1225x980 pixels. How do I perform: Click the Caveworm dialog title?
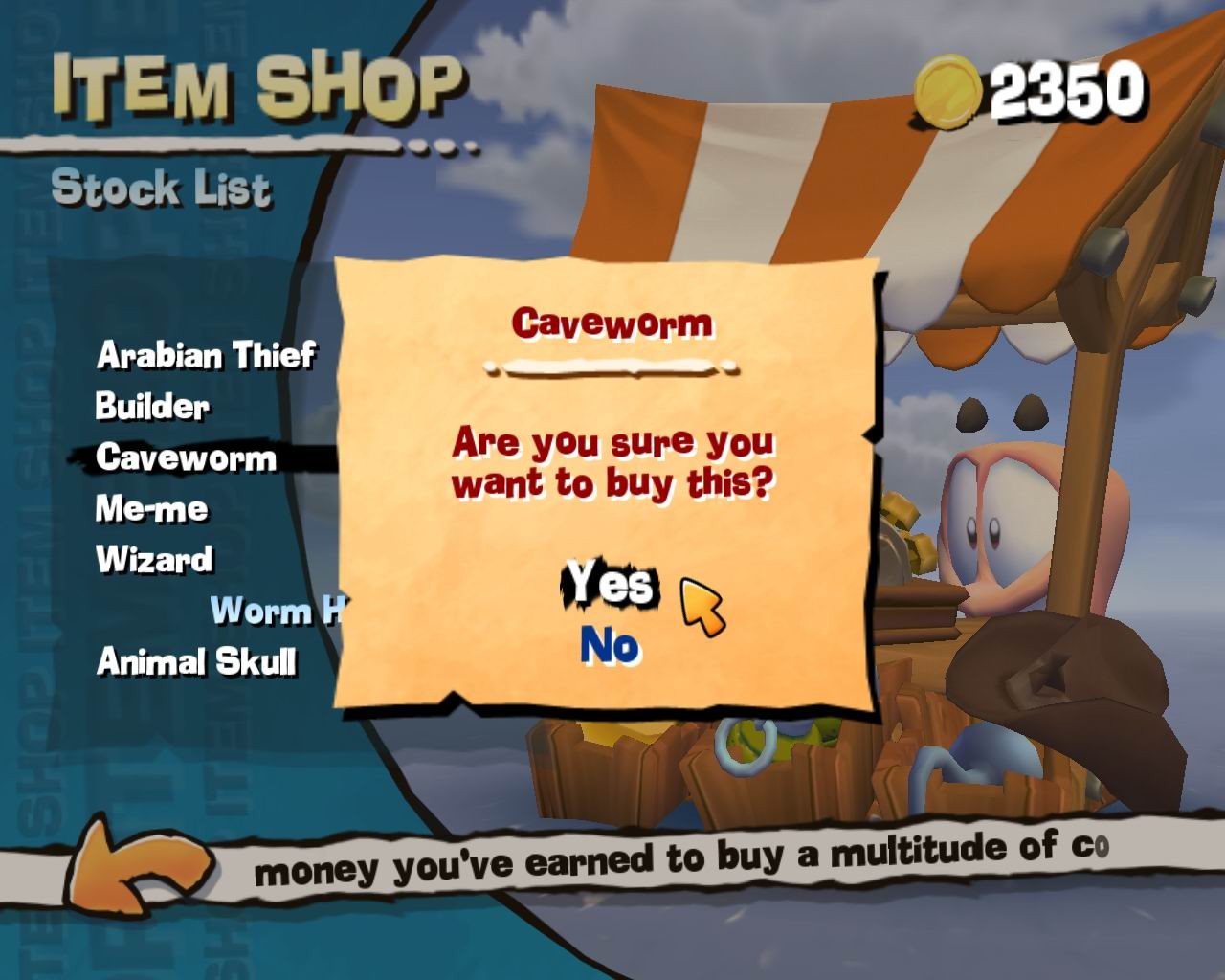pos(613,324)
